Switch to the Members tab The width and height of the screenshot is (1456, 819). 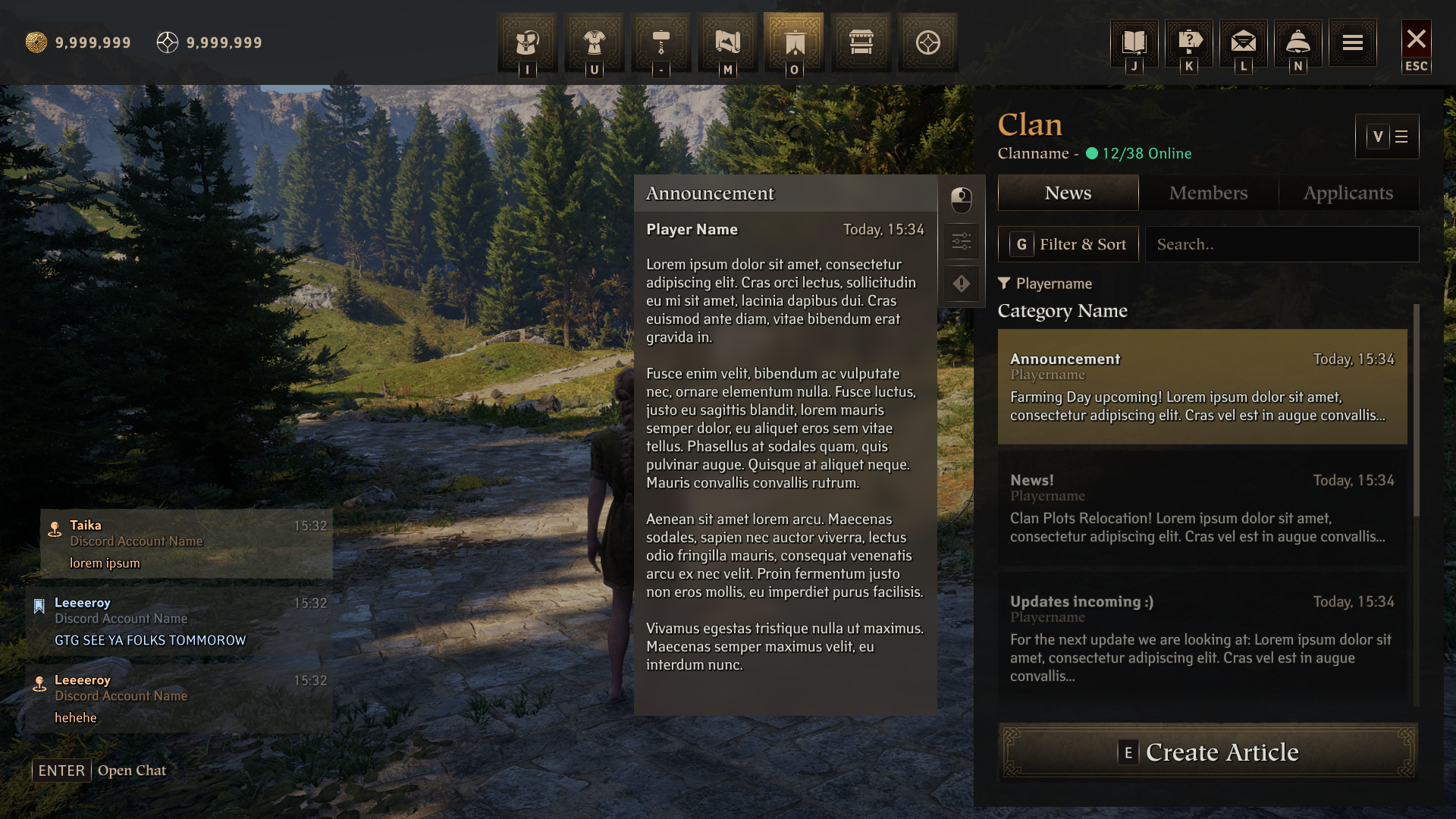point(1208,193)
